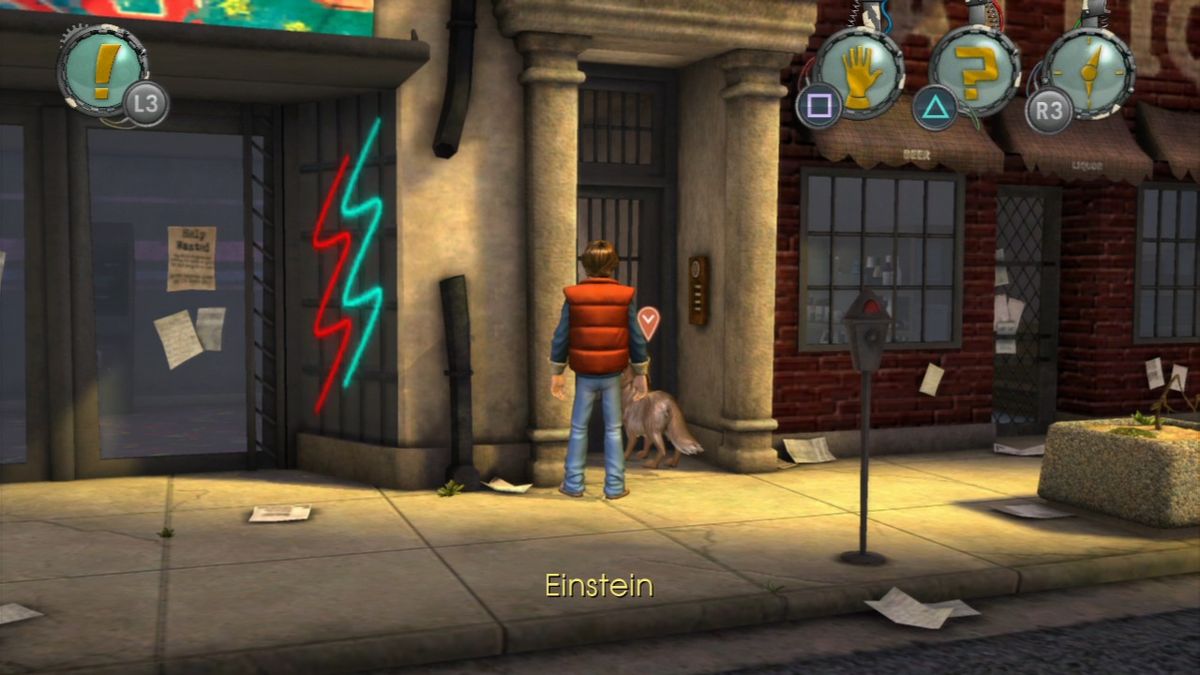Activate the compass navigation icon
The height and width of the screenshot is (675, 1200).
point(1089,72)
